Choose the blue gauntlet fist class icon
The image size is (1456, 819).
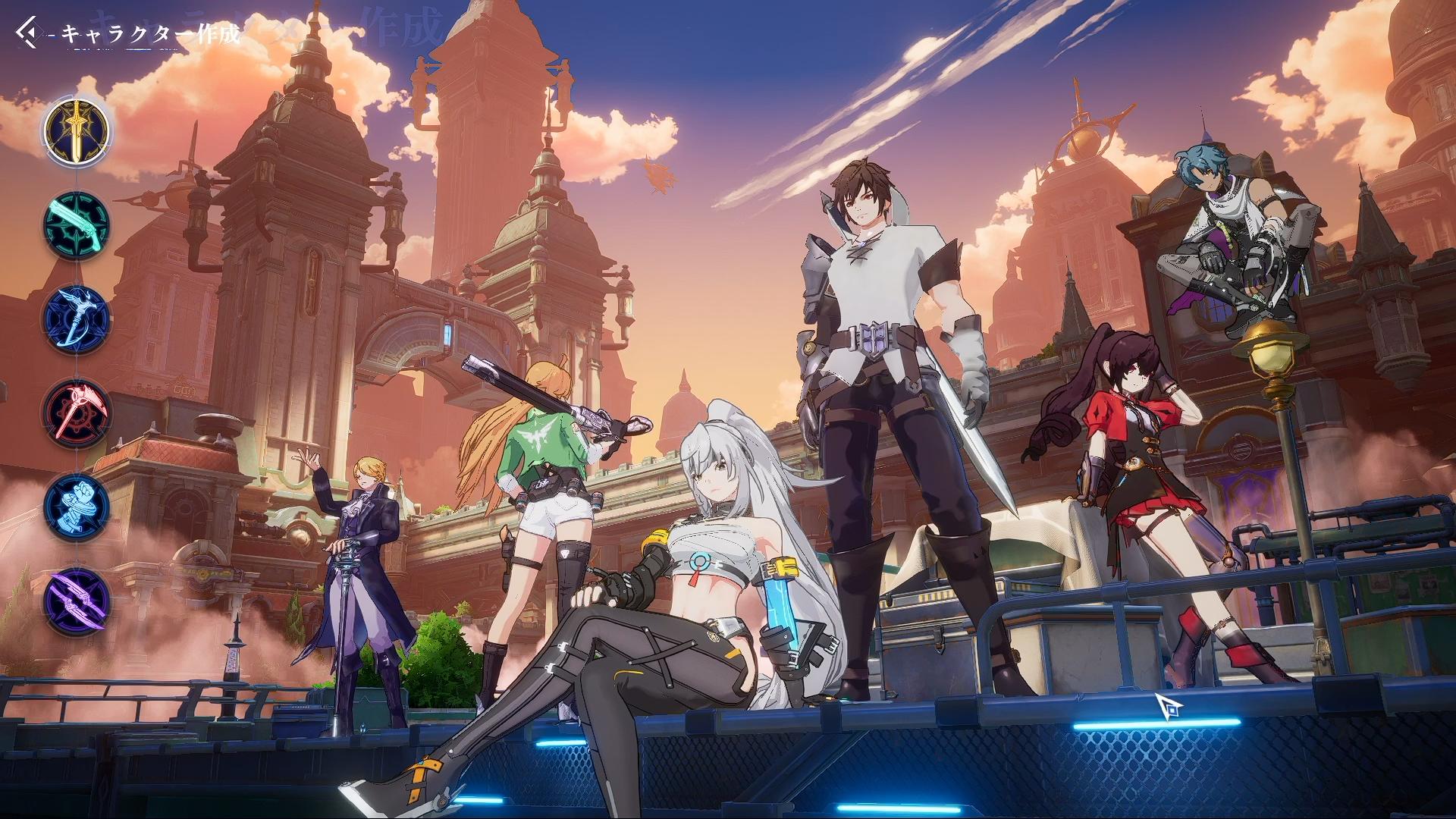[76, 507]
